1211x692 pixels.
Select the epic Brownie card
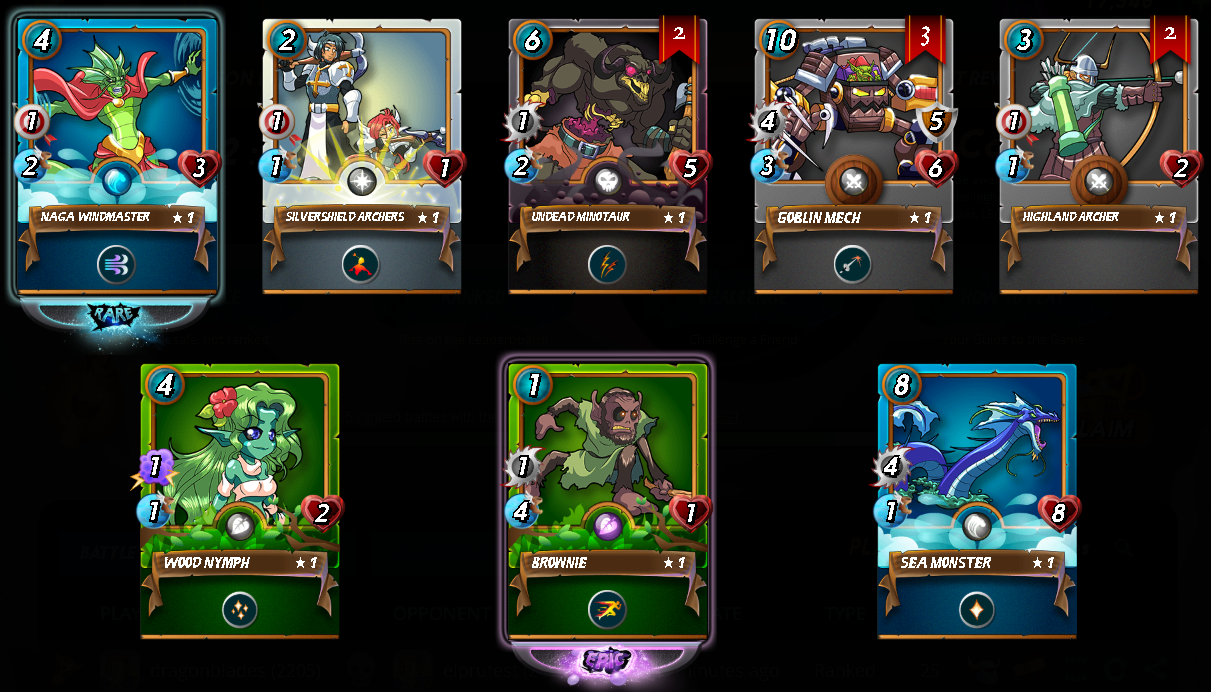607,470
